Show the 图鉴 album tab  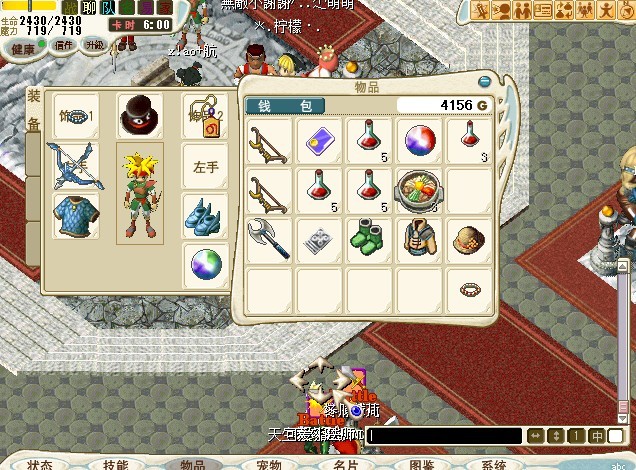tap(421, 464)
